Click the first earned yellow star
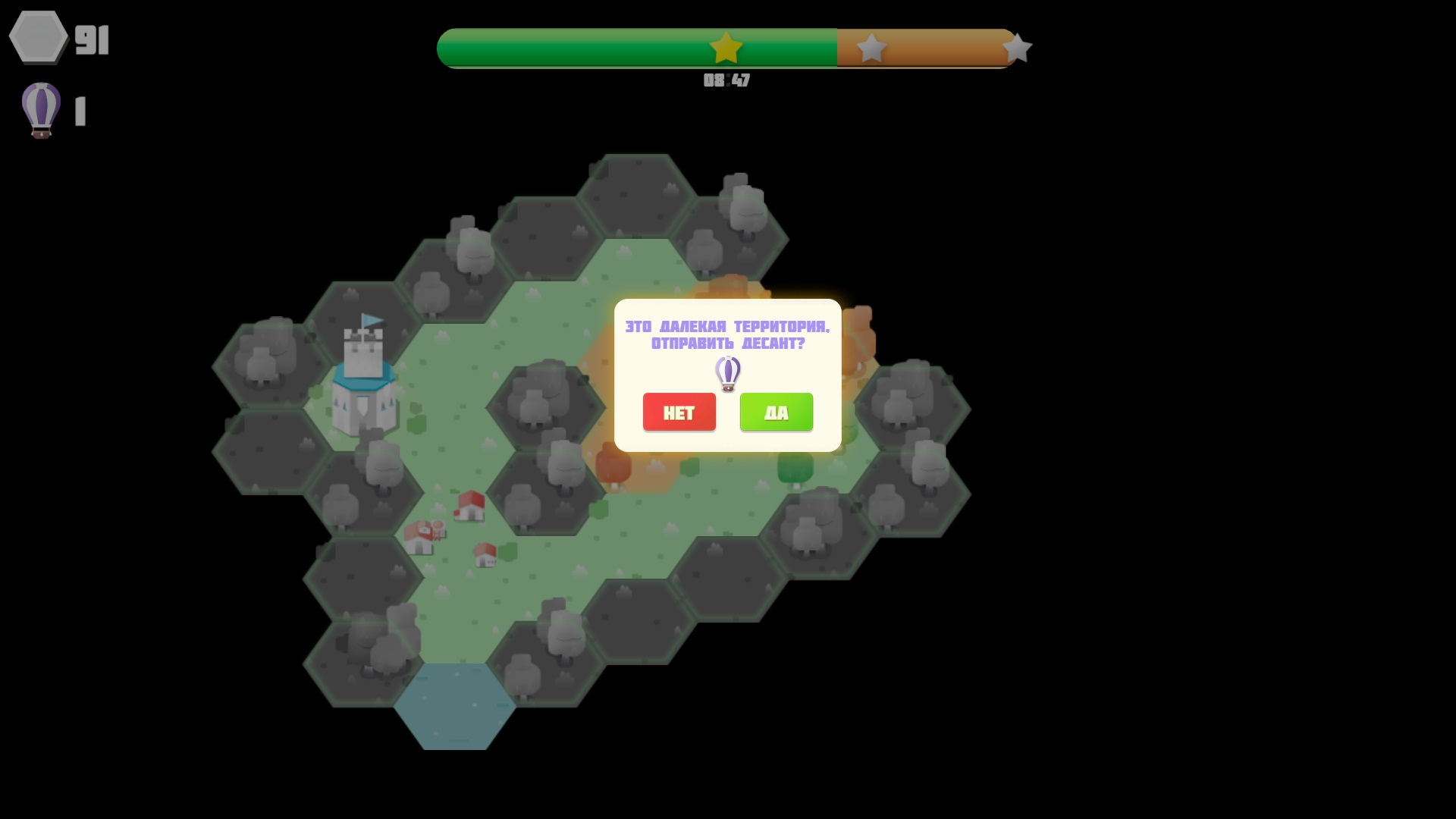The image size is (1456, 819). [726, 47]
